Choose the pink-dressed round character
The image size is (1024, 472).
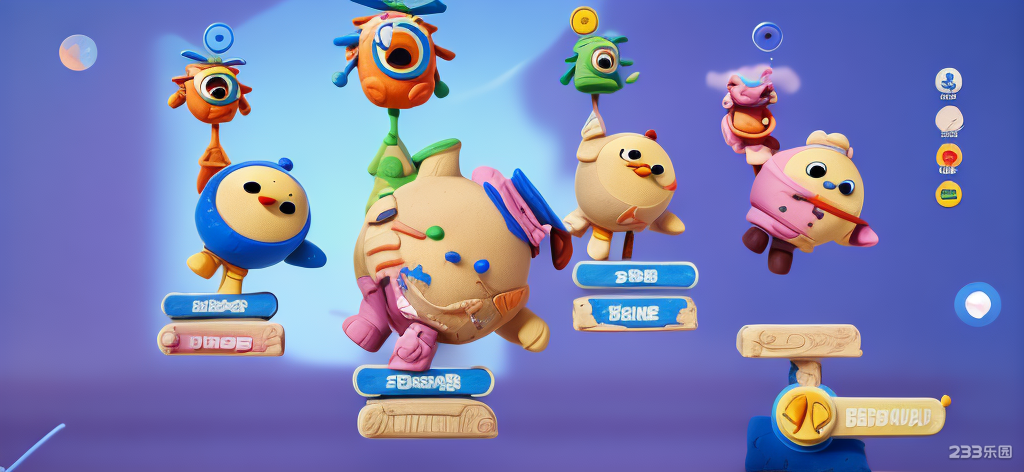tap(813, 198)
